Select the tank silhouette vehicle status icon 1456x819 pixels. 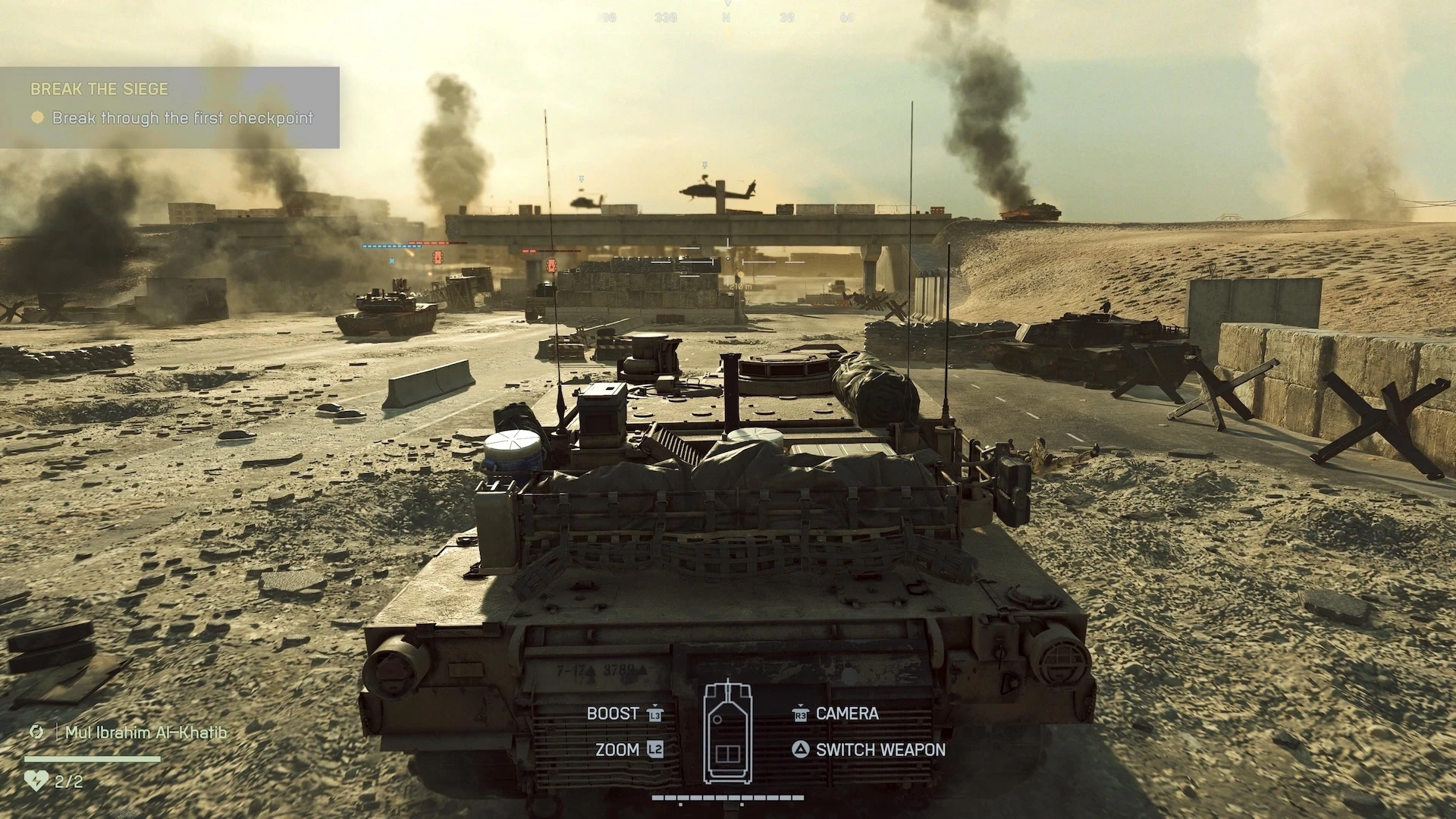point(728,732)
